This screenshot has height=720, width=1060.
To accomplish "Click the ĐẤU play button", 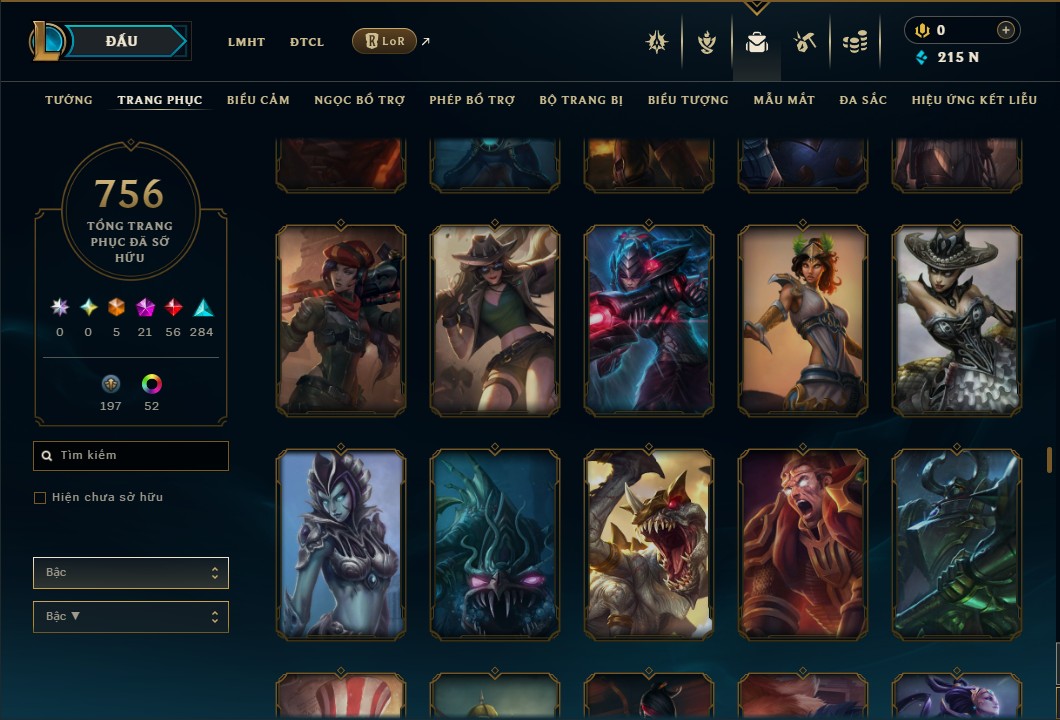I will 121,41.
